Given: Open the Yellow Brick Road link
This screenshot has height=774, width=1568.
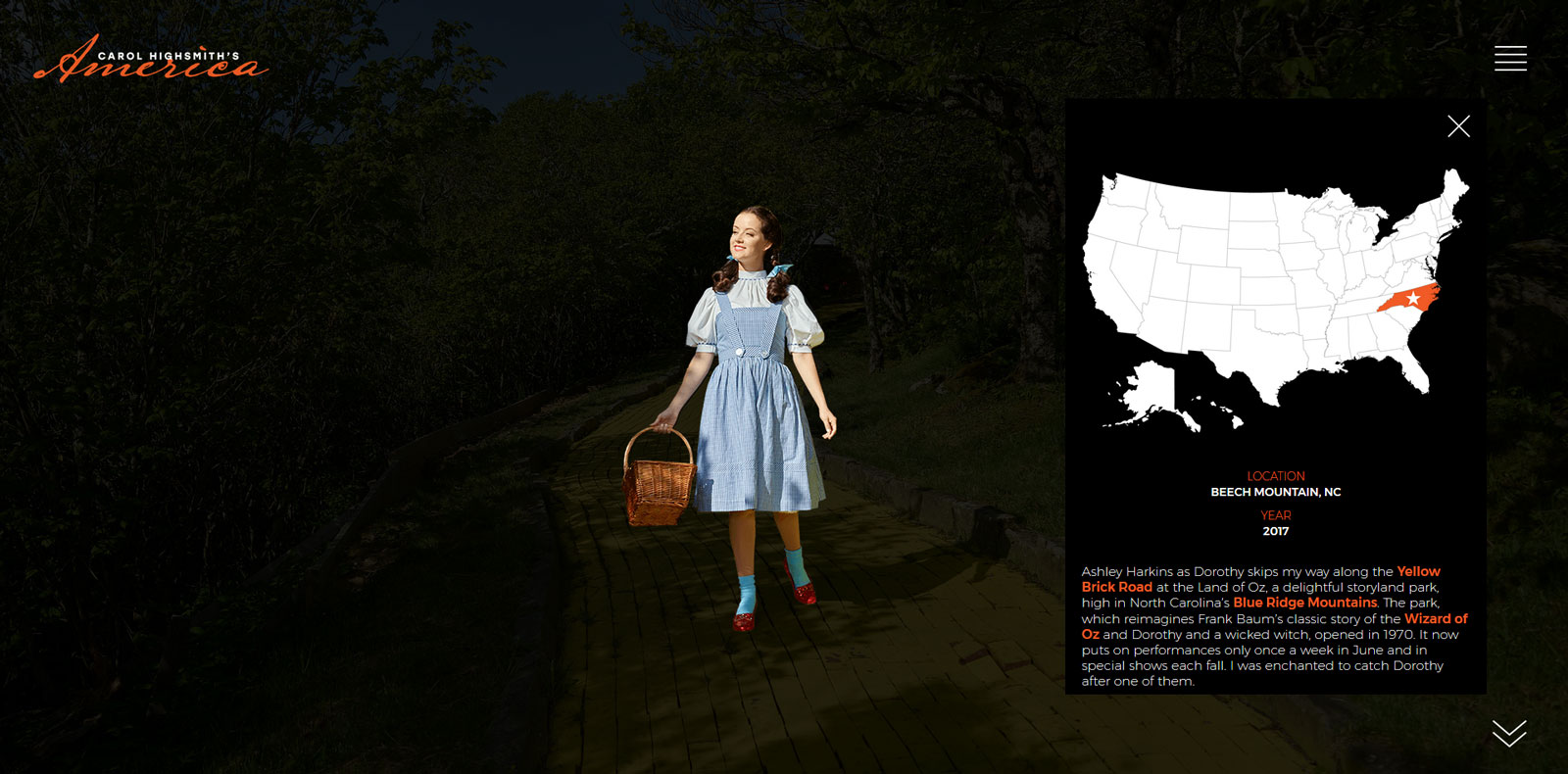Looking at the screenshot, I should [x=1417, y=571].
